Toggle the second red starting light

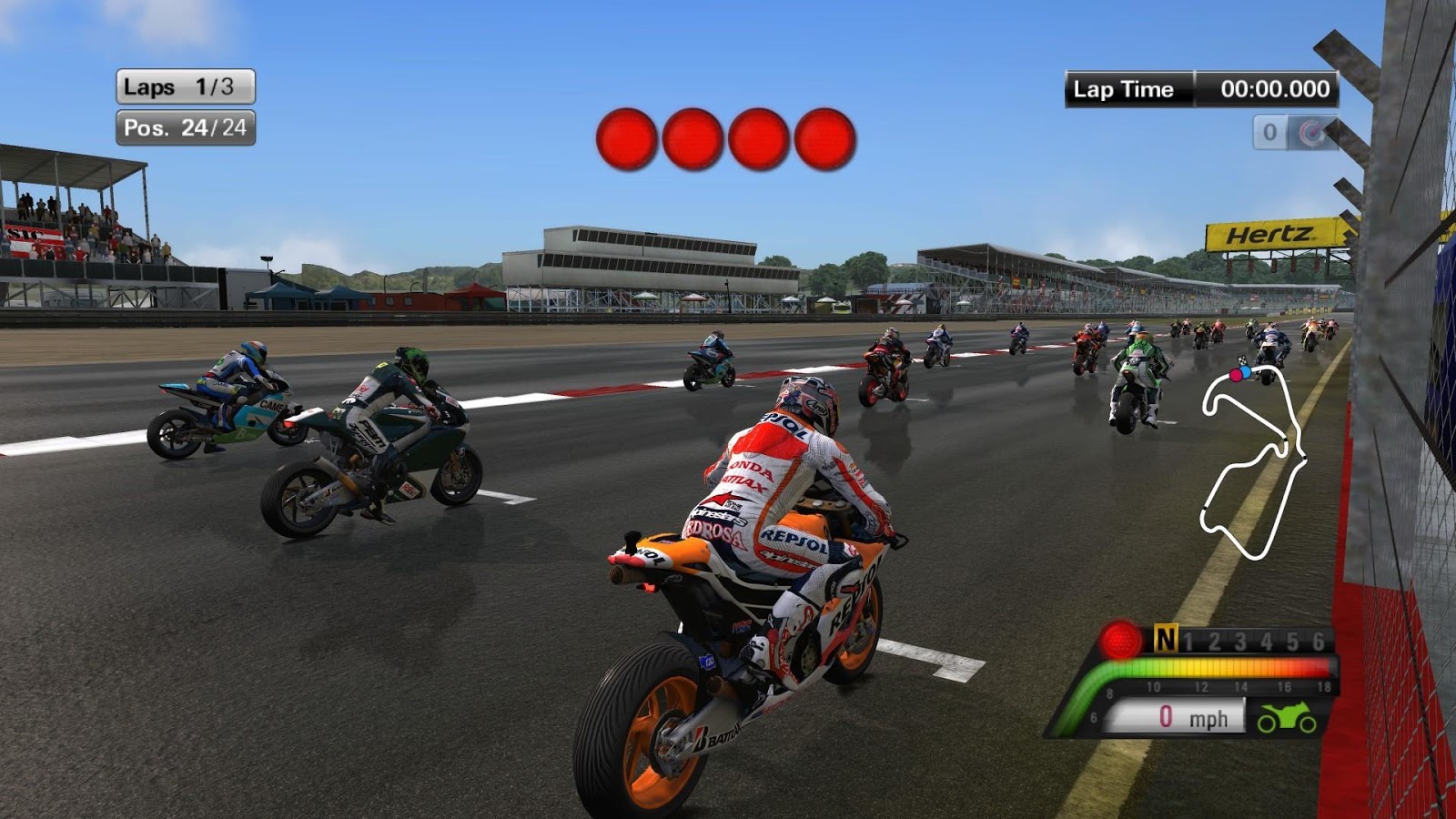[x=693, y=137]
